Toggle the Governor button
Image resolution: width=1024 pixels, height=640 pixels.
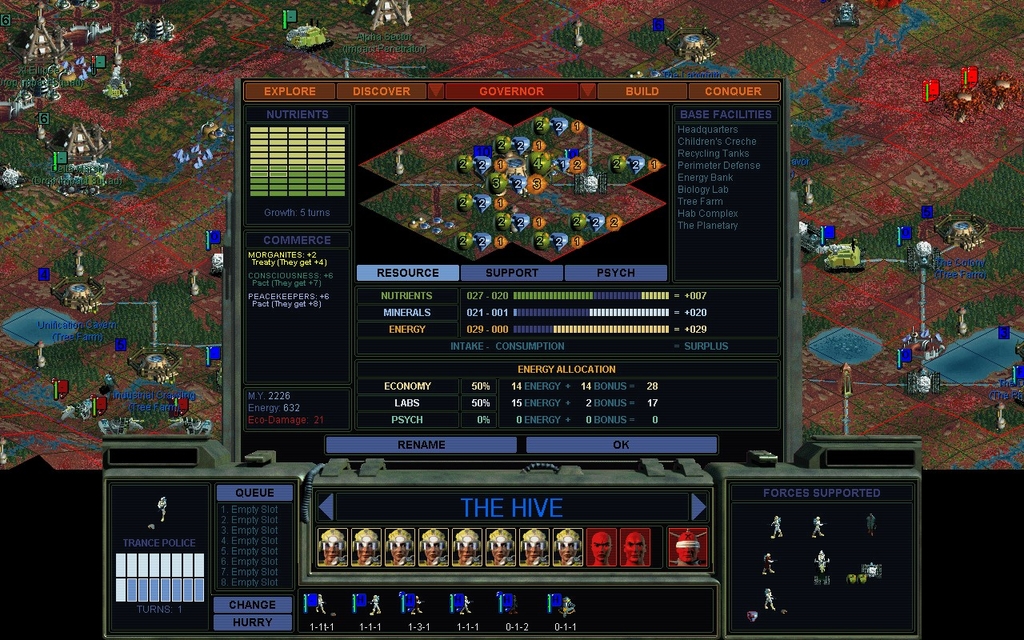511,91
